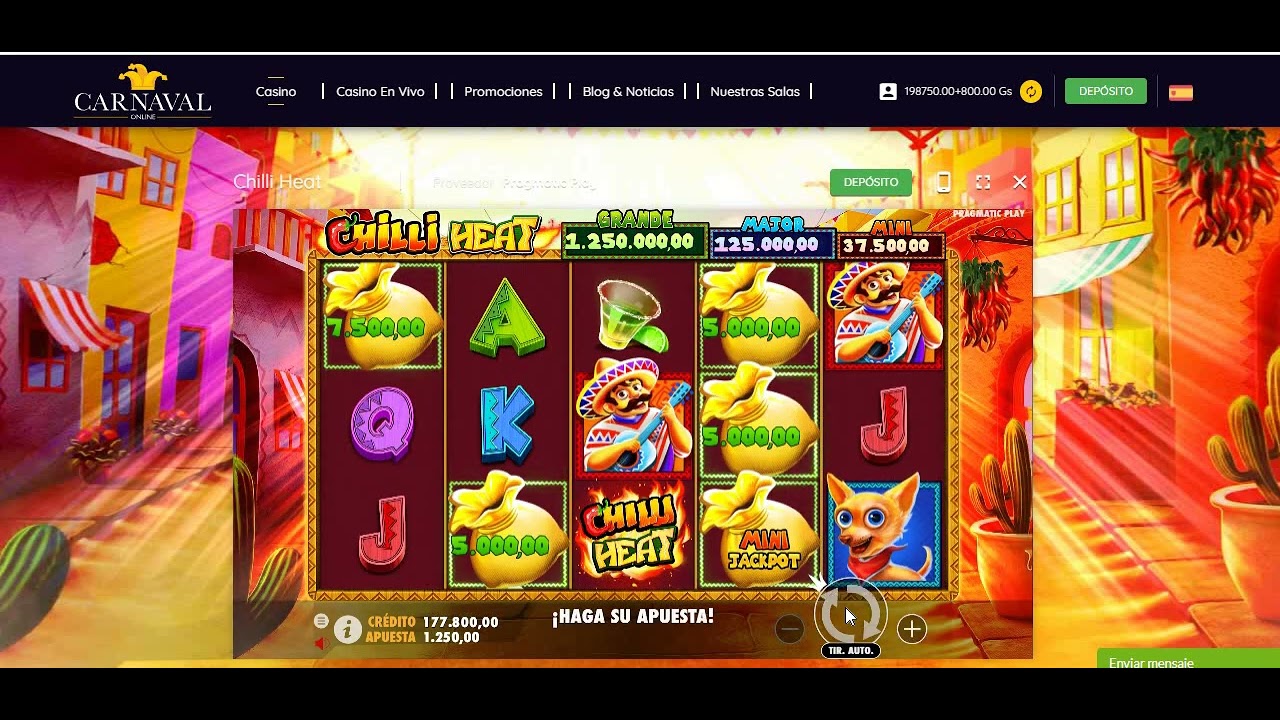Click the Carnaval Online logo
The height and width of the screenshot is (720, 1280).
tap(142, 98)
